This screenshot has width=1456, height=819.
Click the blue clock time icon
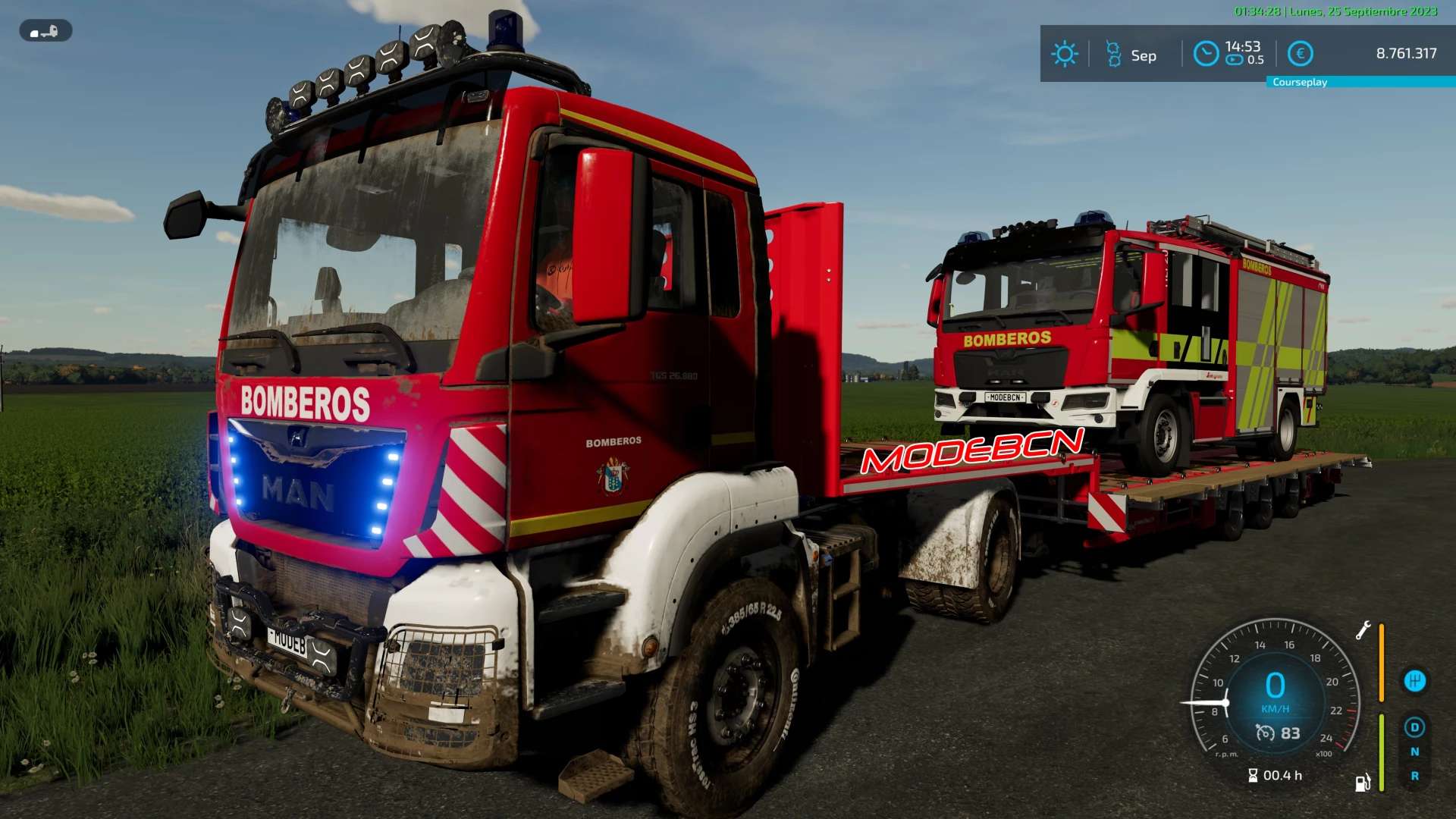(1206, 54)
